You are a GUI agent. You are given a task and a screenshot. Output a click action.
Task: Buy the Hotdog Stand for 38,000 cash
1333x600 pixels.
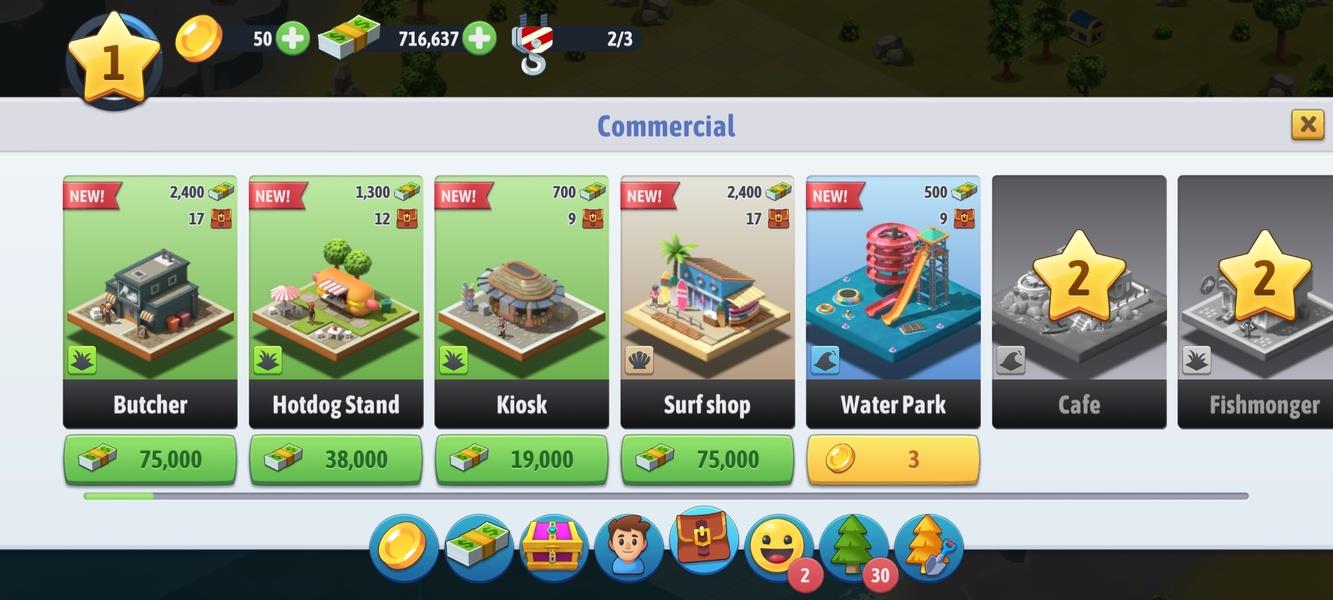pyautogui.click(x=336, y=459)
